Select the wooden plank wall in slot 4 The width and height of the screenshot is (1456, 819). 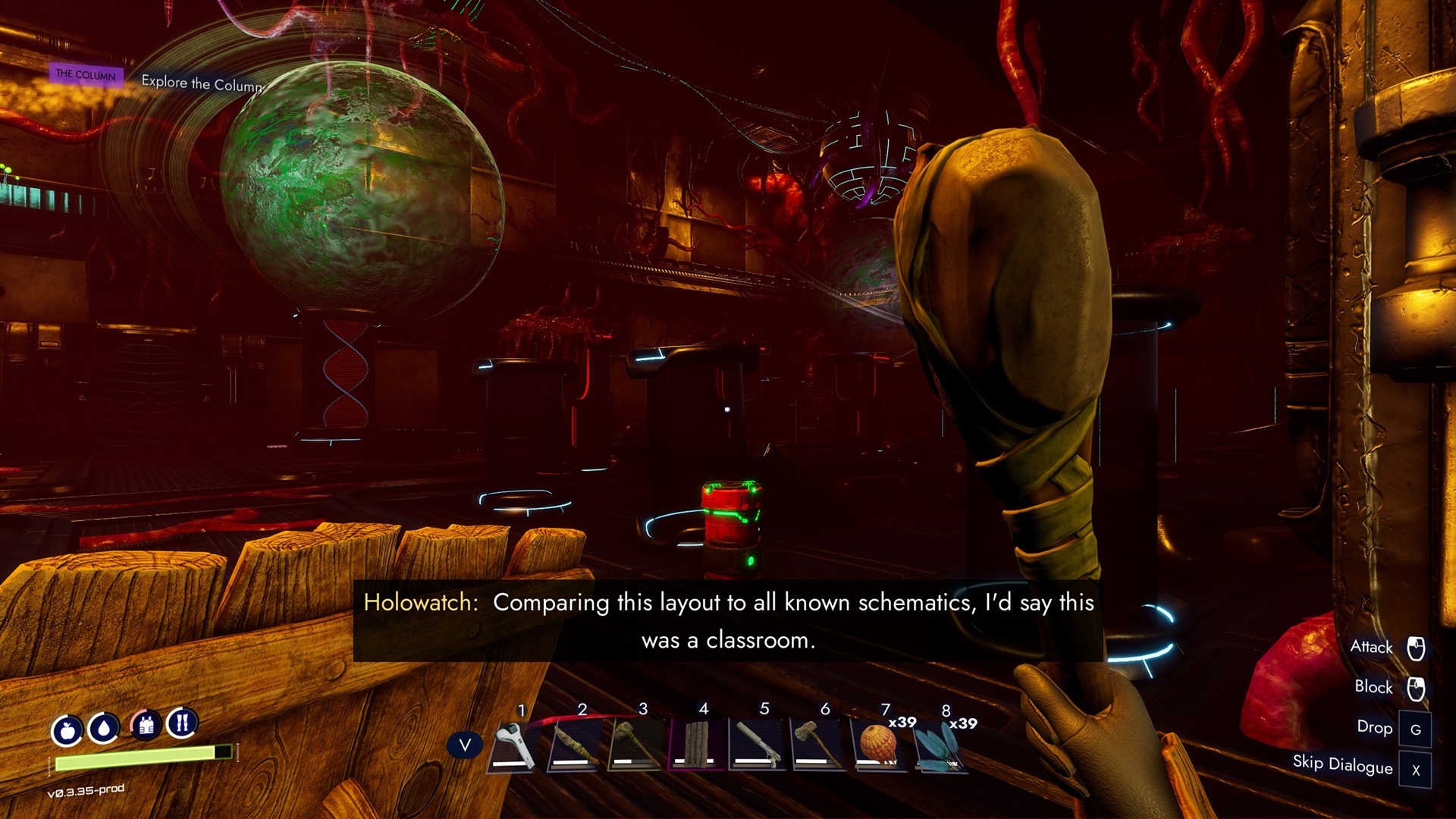(x=695, y=745)
